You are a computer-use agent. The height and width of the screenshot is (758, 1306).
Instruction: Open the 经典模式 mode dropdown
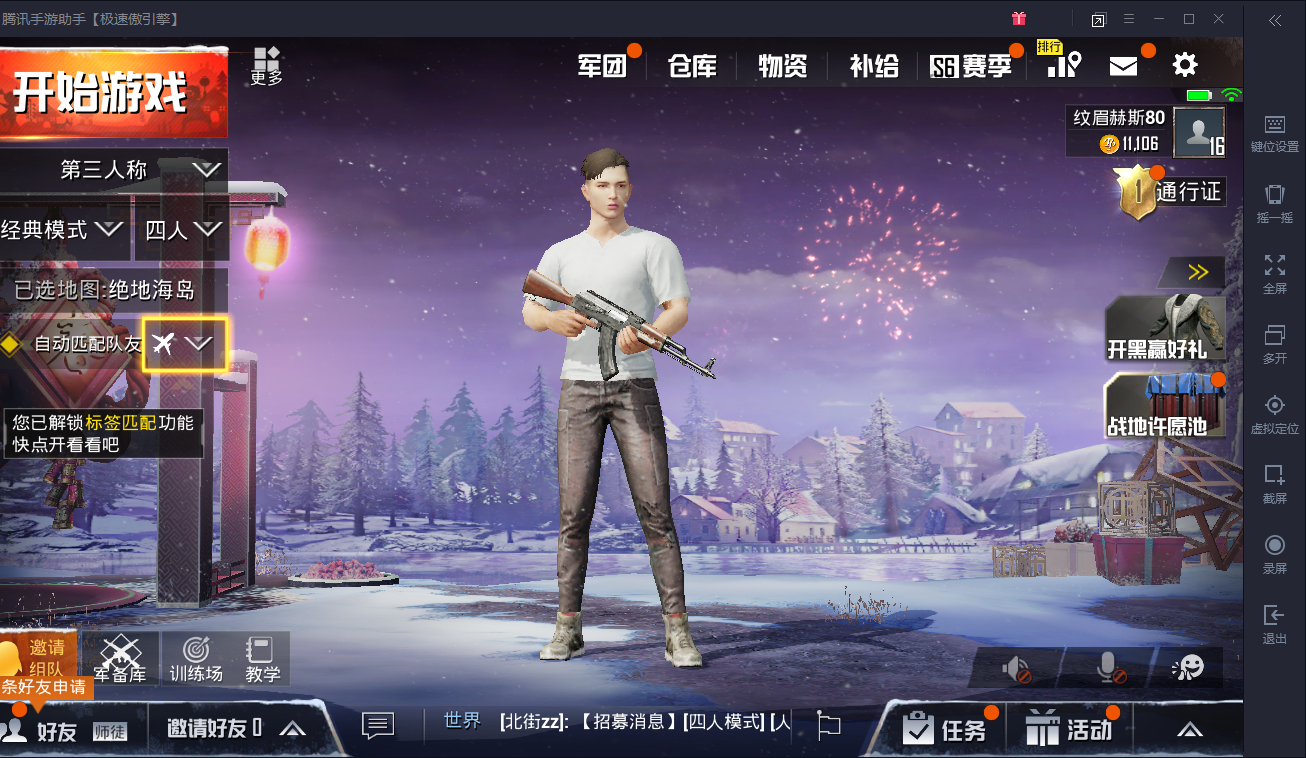tap(62, 231)
